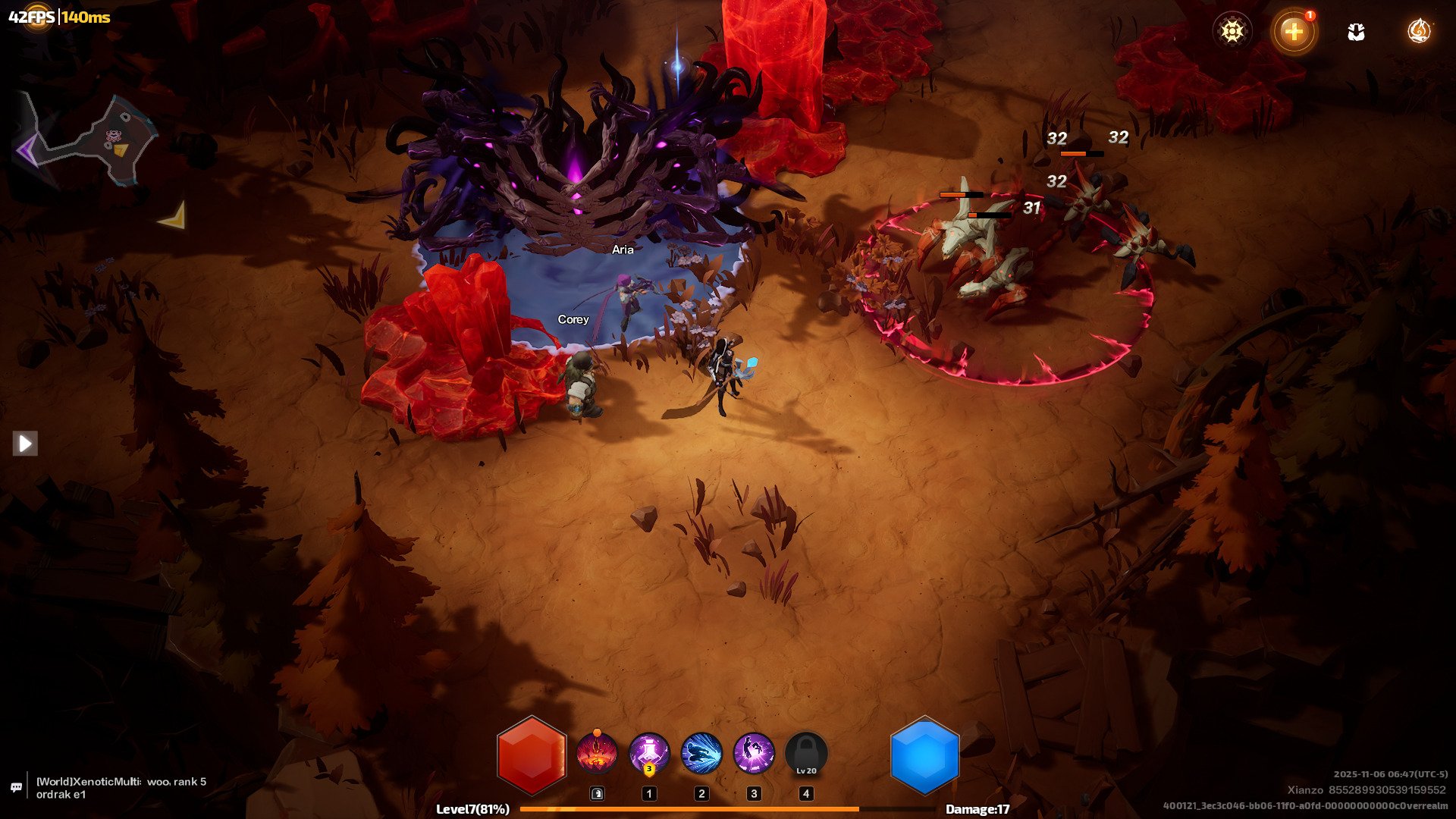Screen dimensions: 1456x819
Task: Use the purple potion skill
Action: 649,753
